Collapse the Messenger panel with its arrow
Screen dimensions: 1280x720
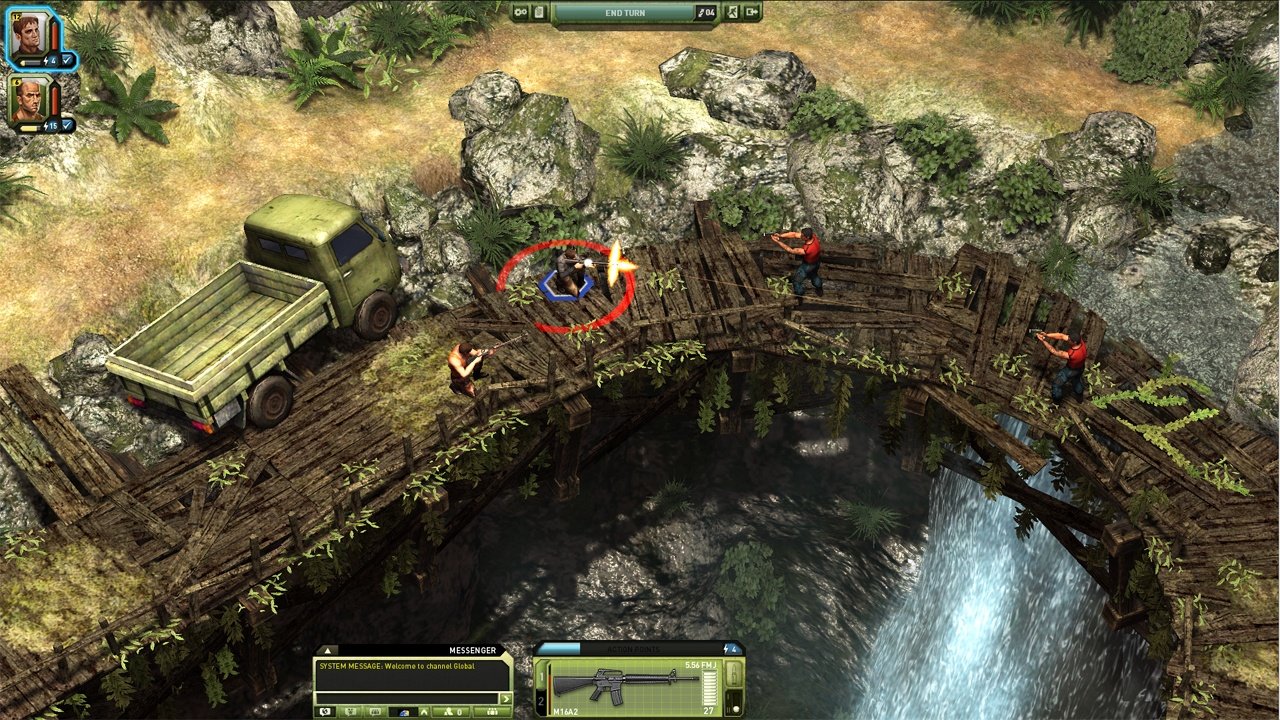[x=328, y=649]
